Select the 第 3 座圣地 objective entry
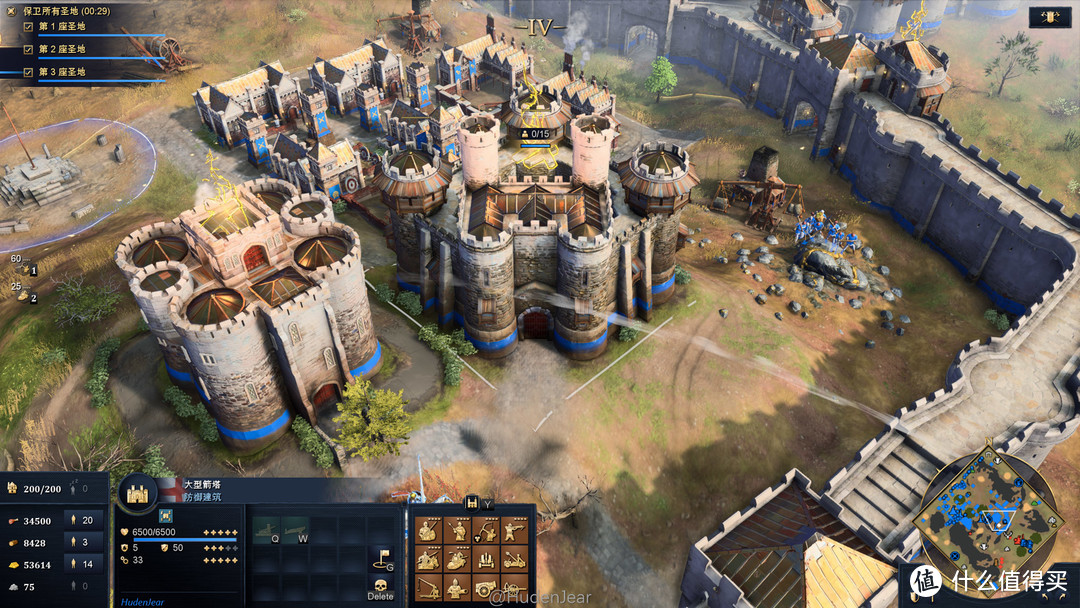 pos(61,71)
